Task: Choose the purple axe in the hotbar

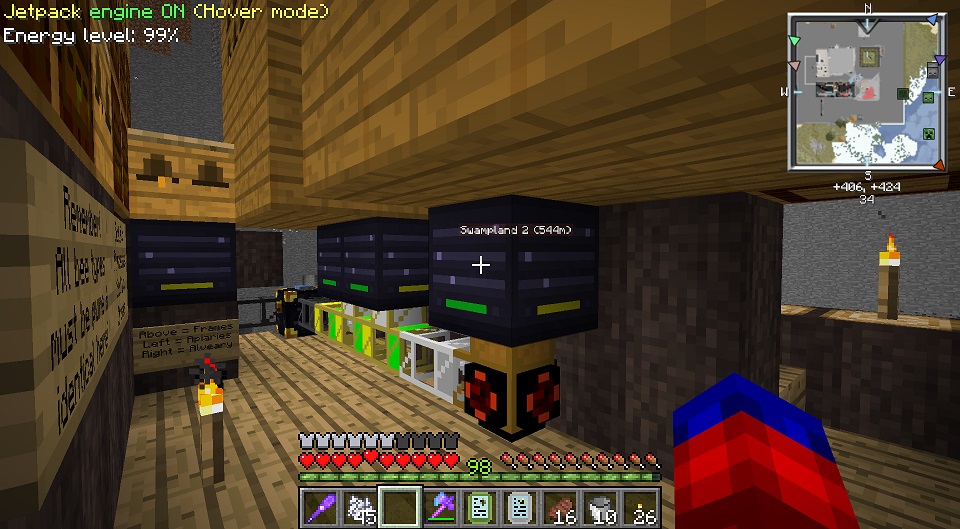Action: [x=439, y=506]
